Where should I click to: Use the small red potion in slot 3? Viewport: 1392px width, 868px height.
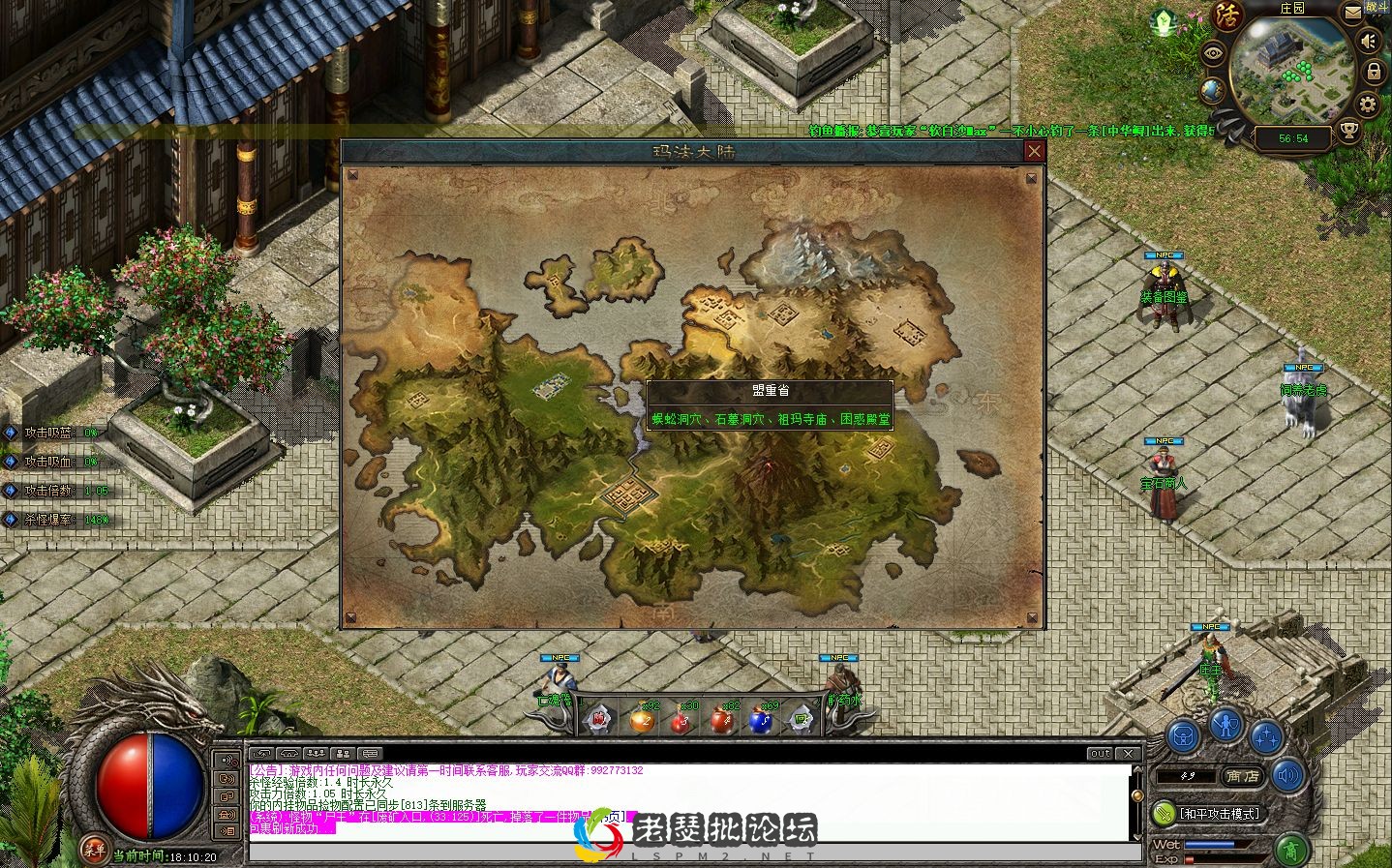[680, 720]
